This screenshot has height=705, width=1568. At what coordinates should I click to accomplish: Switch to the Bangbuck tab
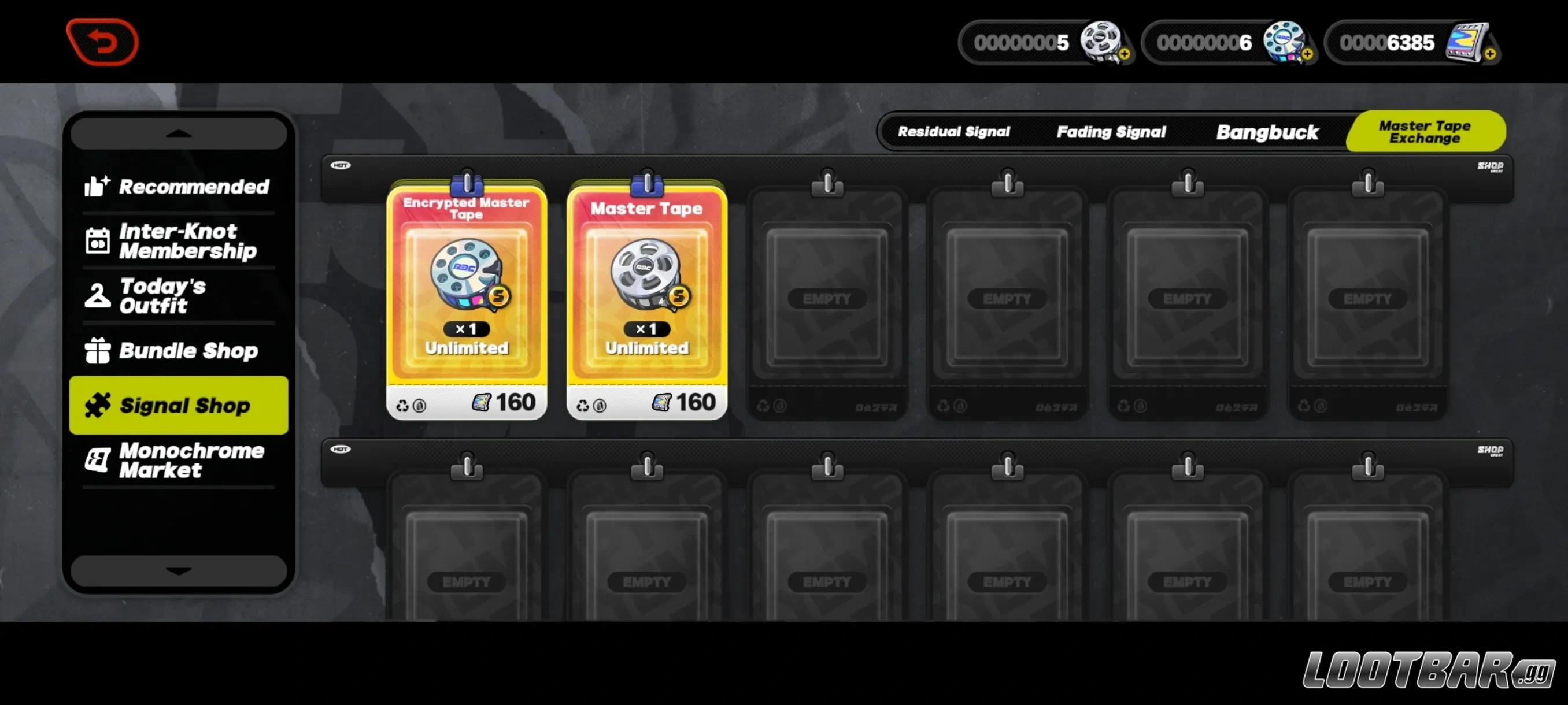click(1267, 132)
